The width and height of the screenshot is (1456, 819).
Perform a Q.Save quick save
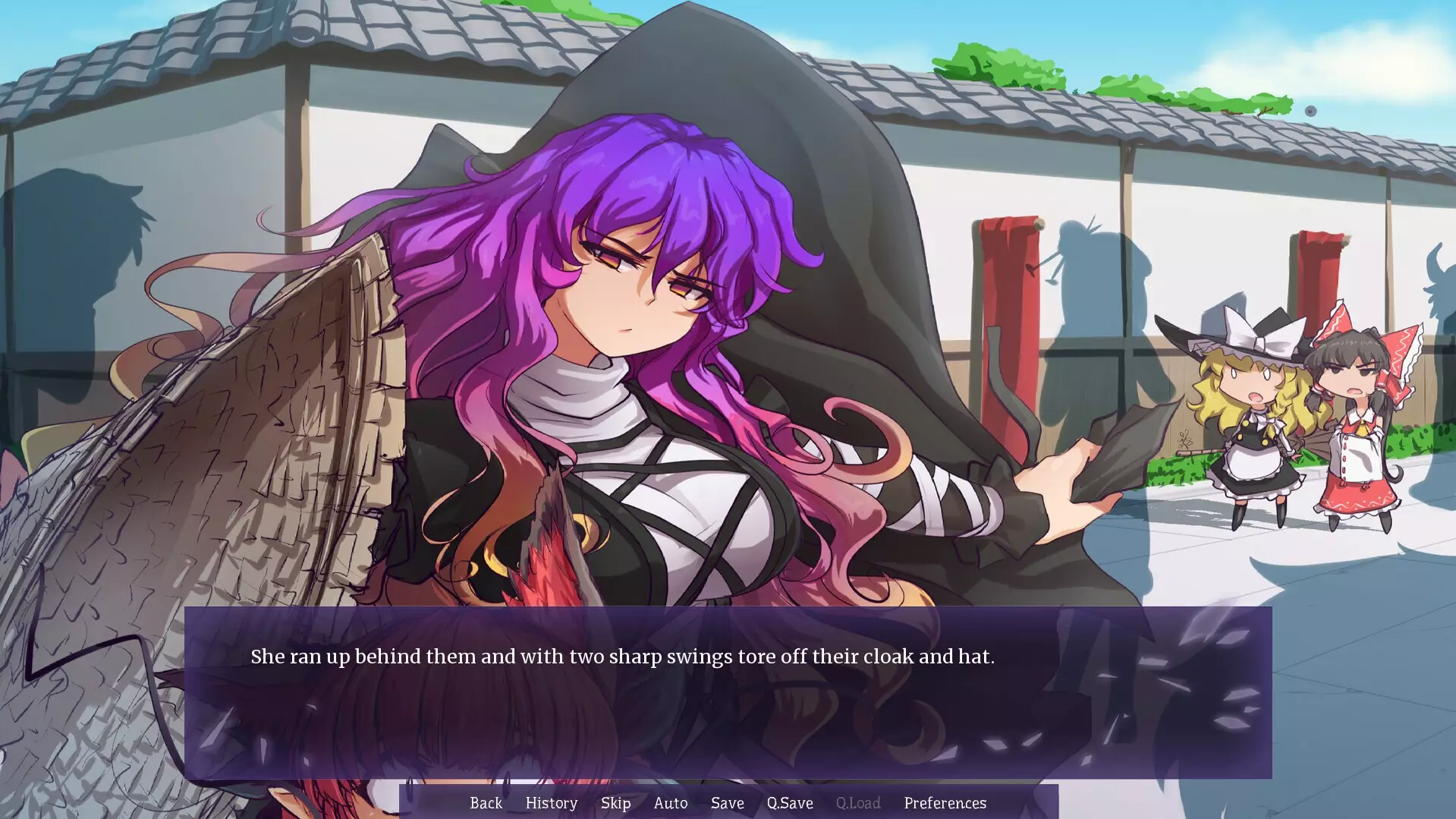pyautogui.click(x=789, y=803)
